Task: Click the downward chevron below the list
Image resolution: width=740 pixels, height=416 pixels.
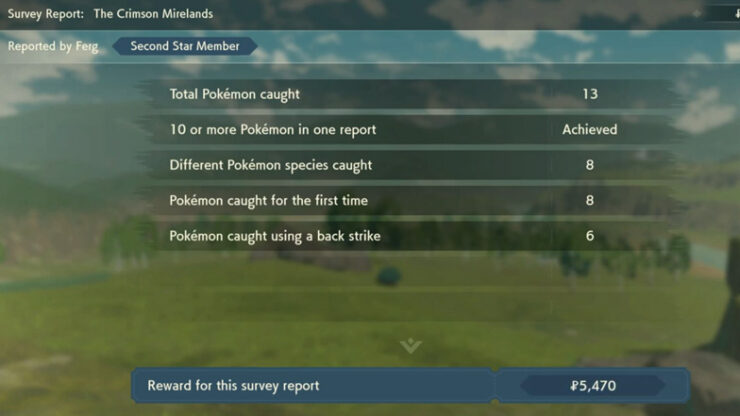Action: (410, 346)
